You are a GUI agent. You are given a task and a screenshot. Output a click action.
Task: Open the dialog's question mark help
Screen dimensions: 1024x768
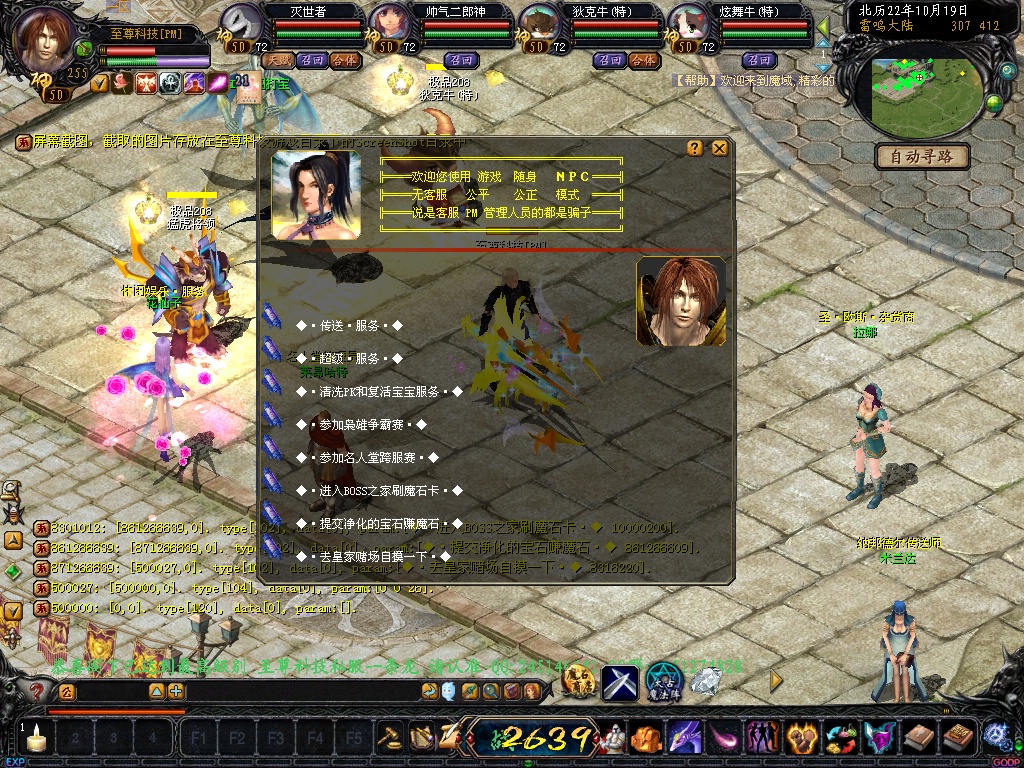click(x=695, y=148)
